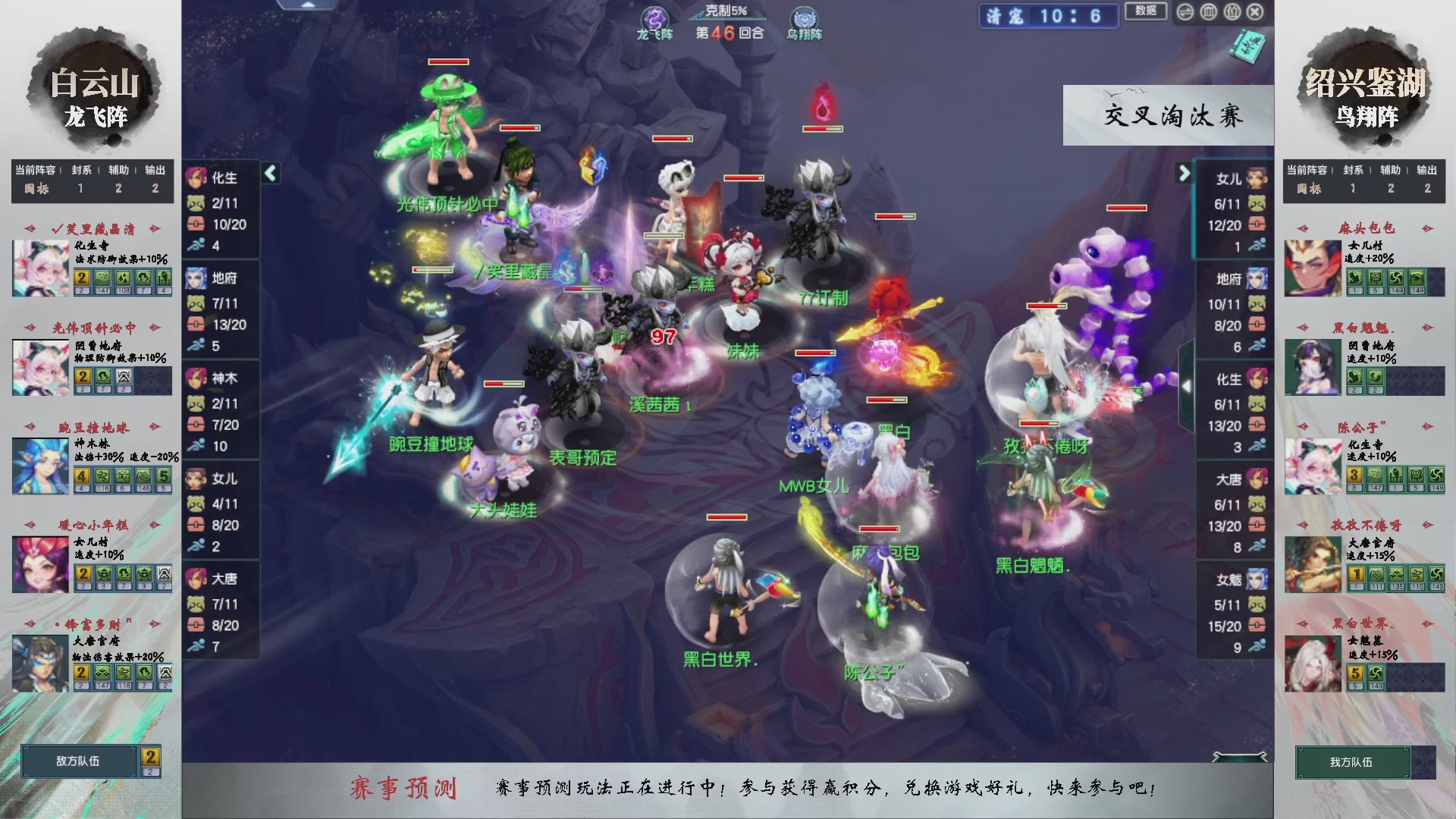This screenshot has height=819, width=1456.
Task: Click the 清宠 10:6 score display
Action: pyautogui.click(x=1049, y=17)
